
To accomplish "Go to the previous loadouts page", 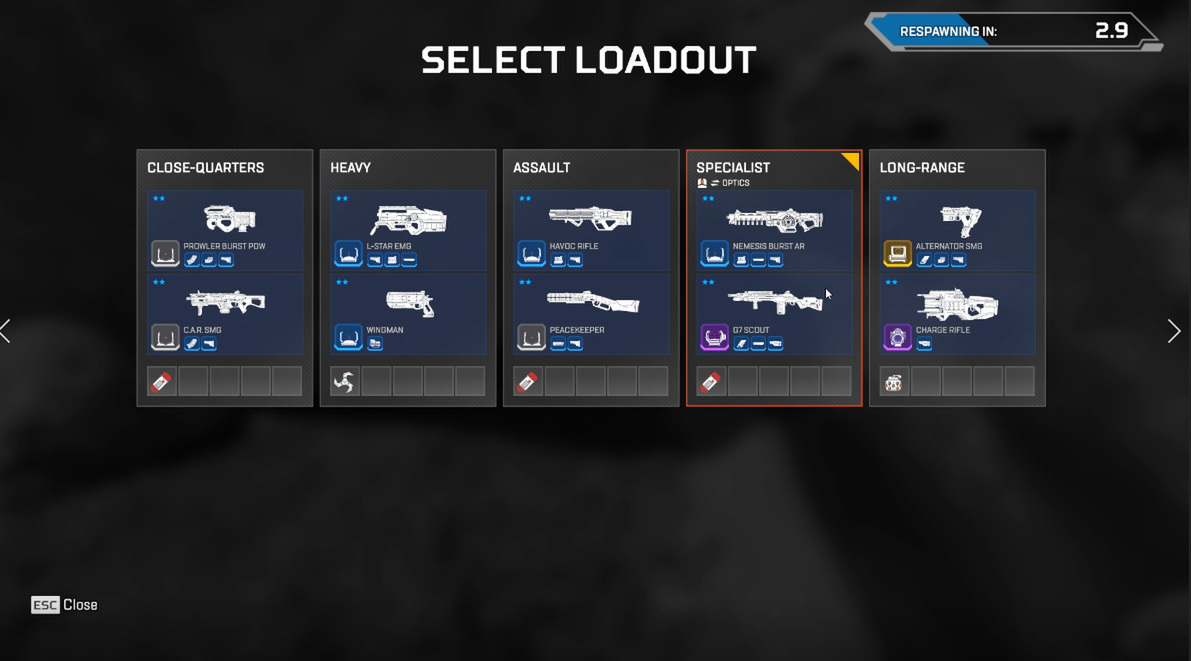I will [x=7, y=331].
